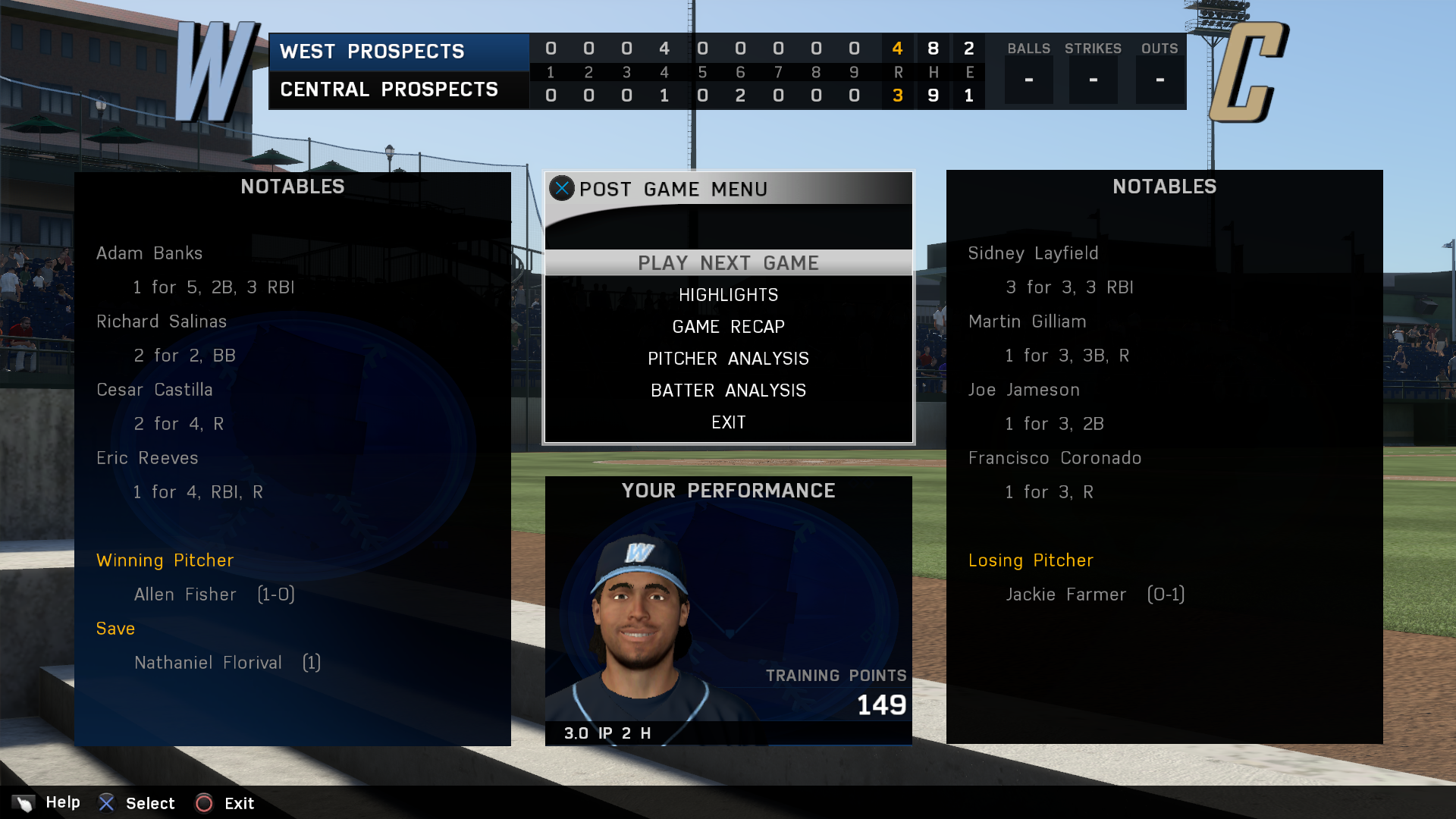Choose Highlights from the Post Game Menu
1456x819 pixels.
tap(728, 294)
